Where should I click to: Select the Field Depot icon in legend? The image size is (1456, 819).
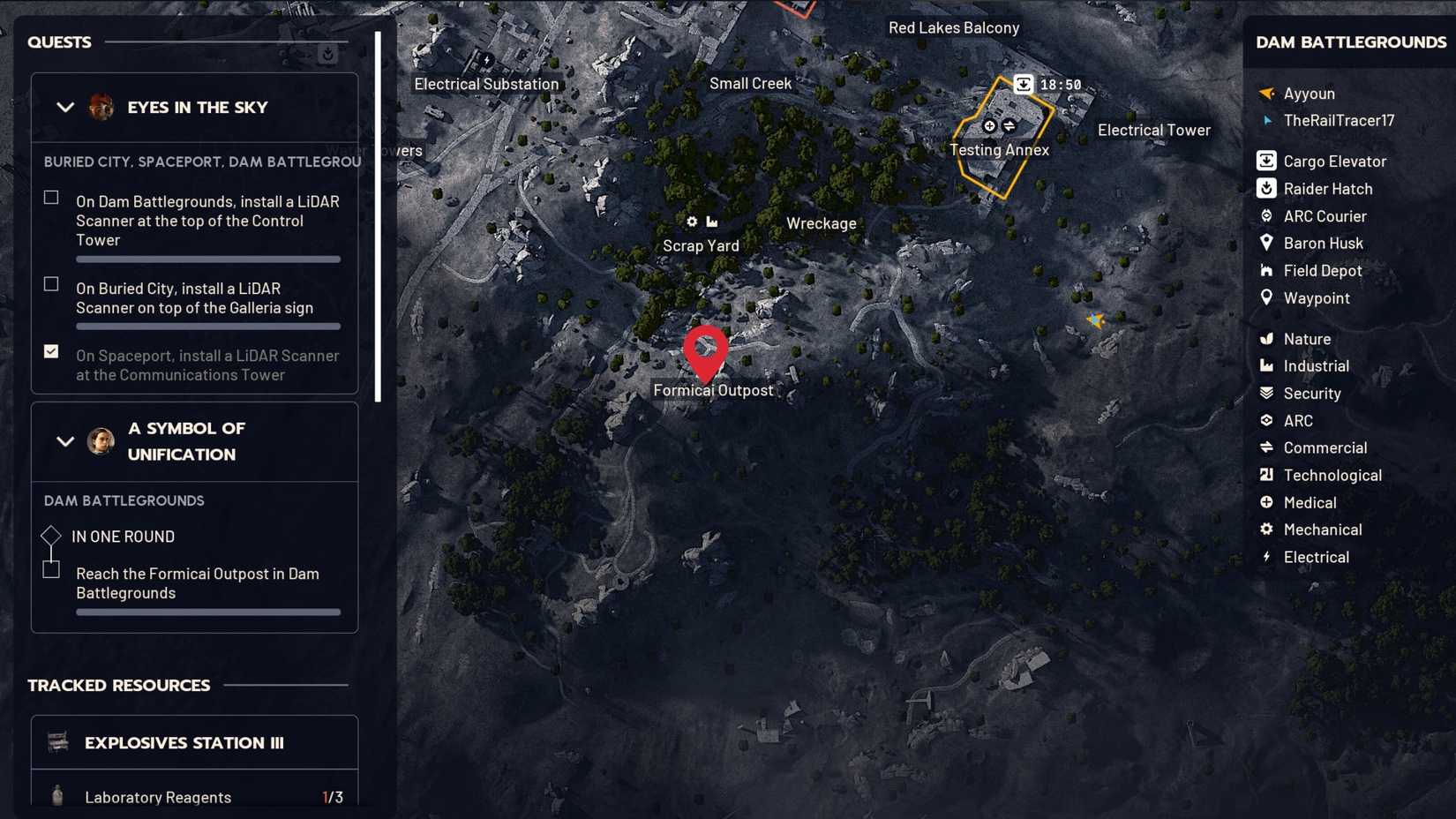click(1266, 270)
